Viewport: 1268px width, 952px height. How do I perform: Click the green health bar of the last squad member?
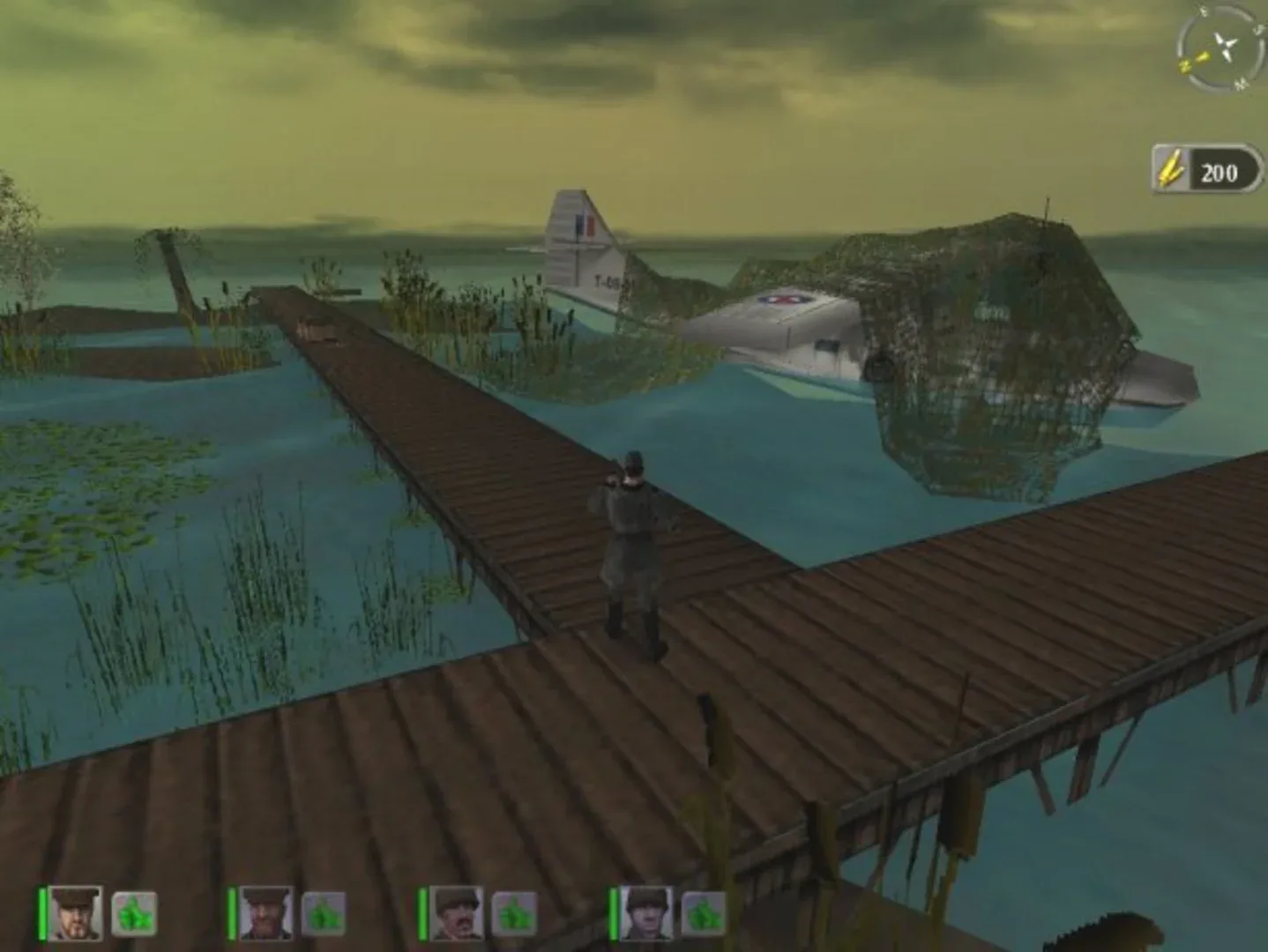point(612,913)
